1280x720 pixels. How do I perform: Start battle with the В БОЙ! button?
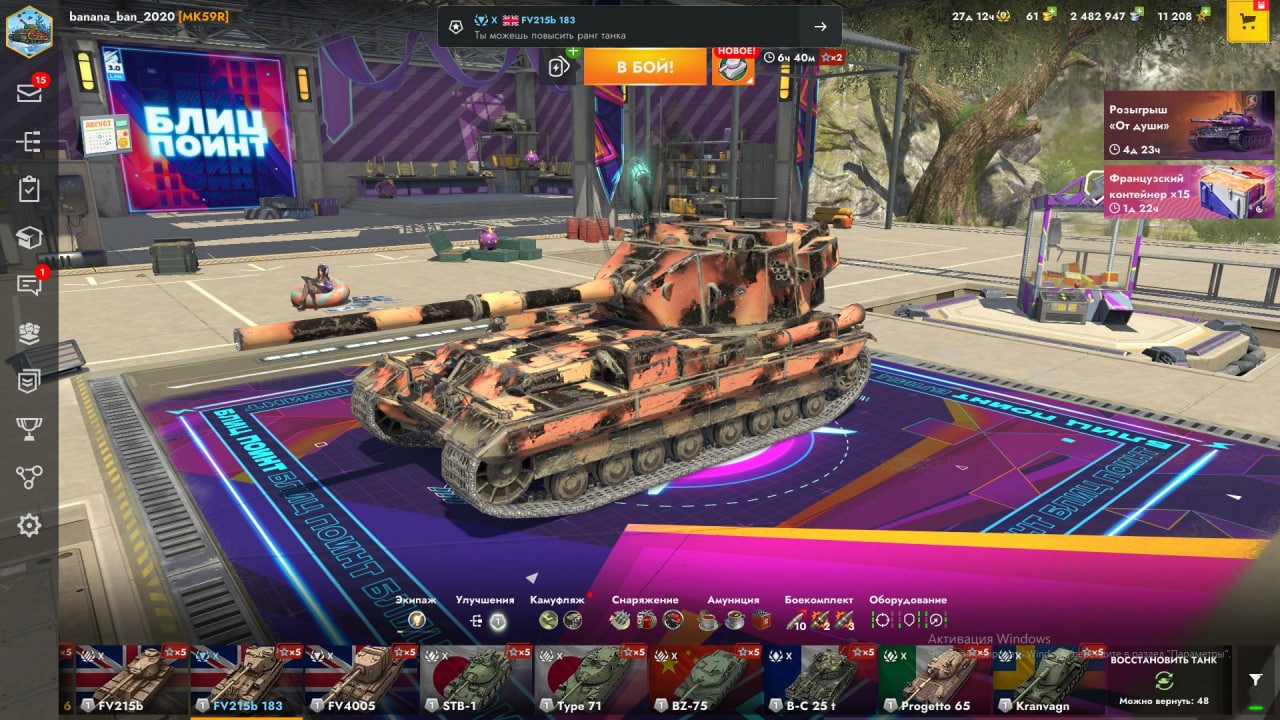point(644,67)
